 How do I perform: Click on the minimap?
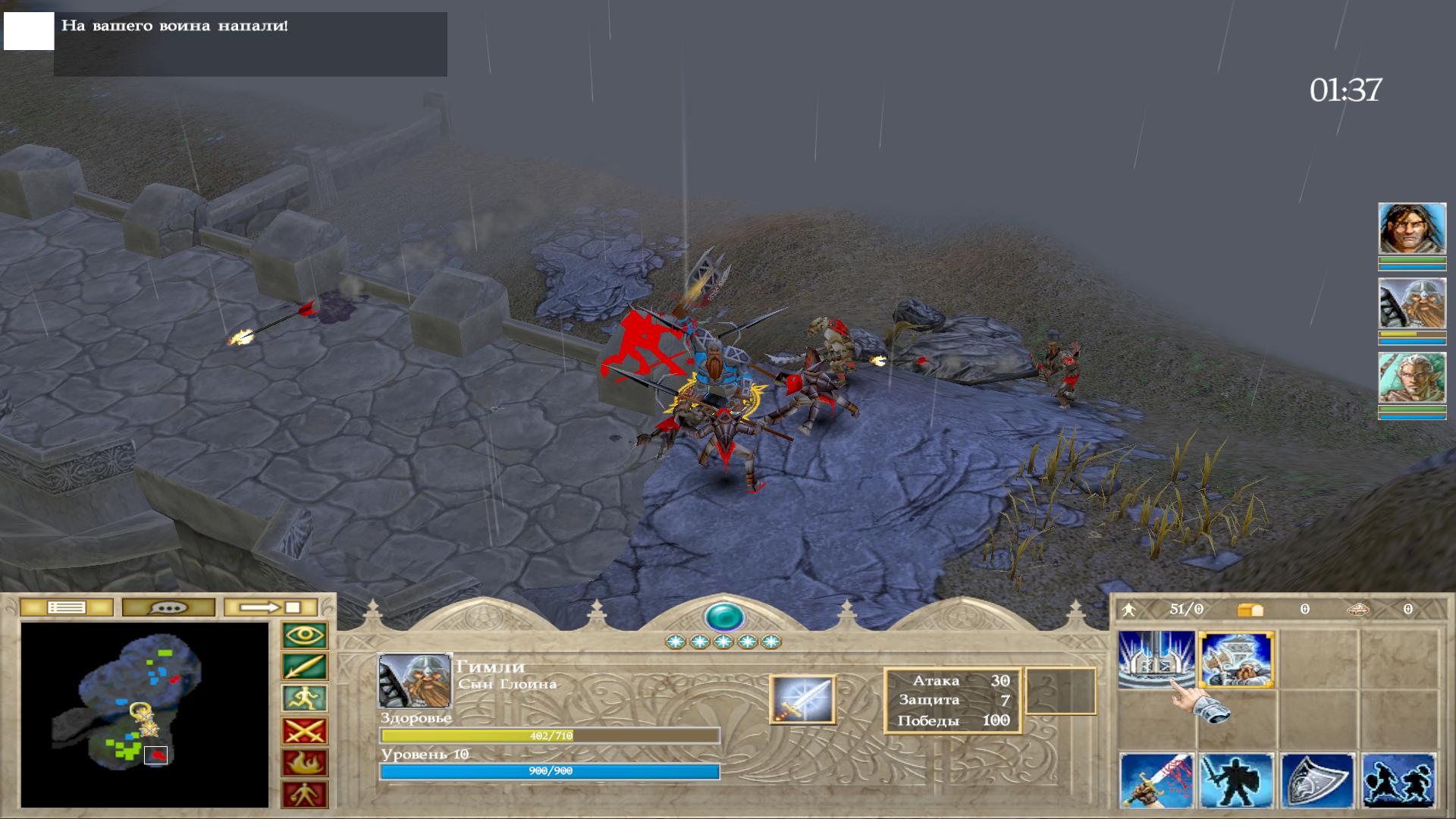coord(144,714)
